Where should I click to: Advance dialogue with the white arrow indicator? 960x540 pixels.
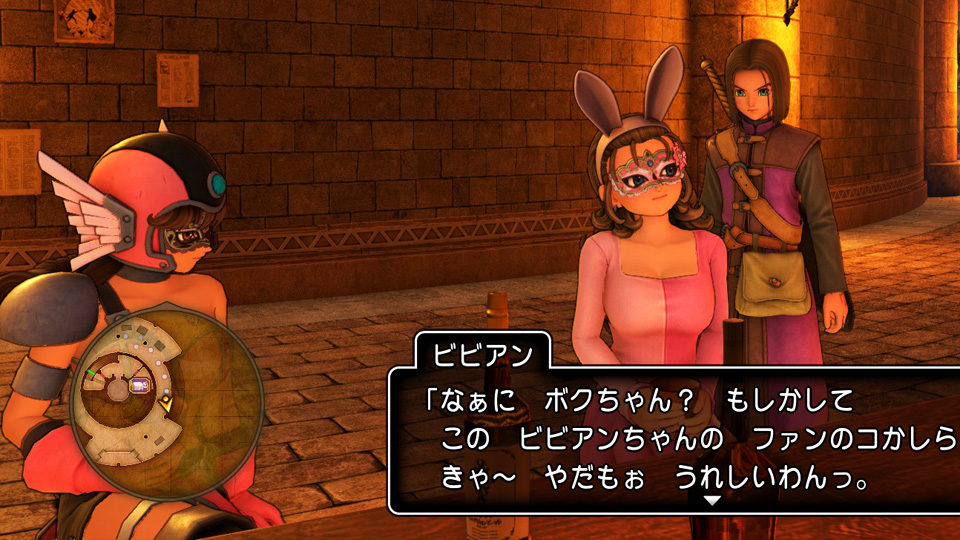click(x=711, y=500)
